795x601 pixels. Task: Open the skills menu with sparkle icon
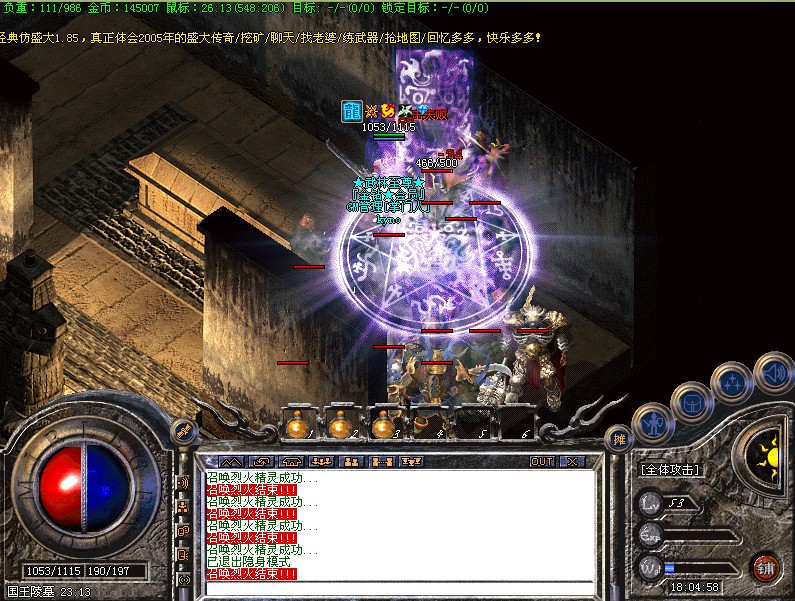point(731,382)
